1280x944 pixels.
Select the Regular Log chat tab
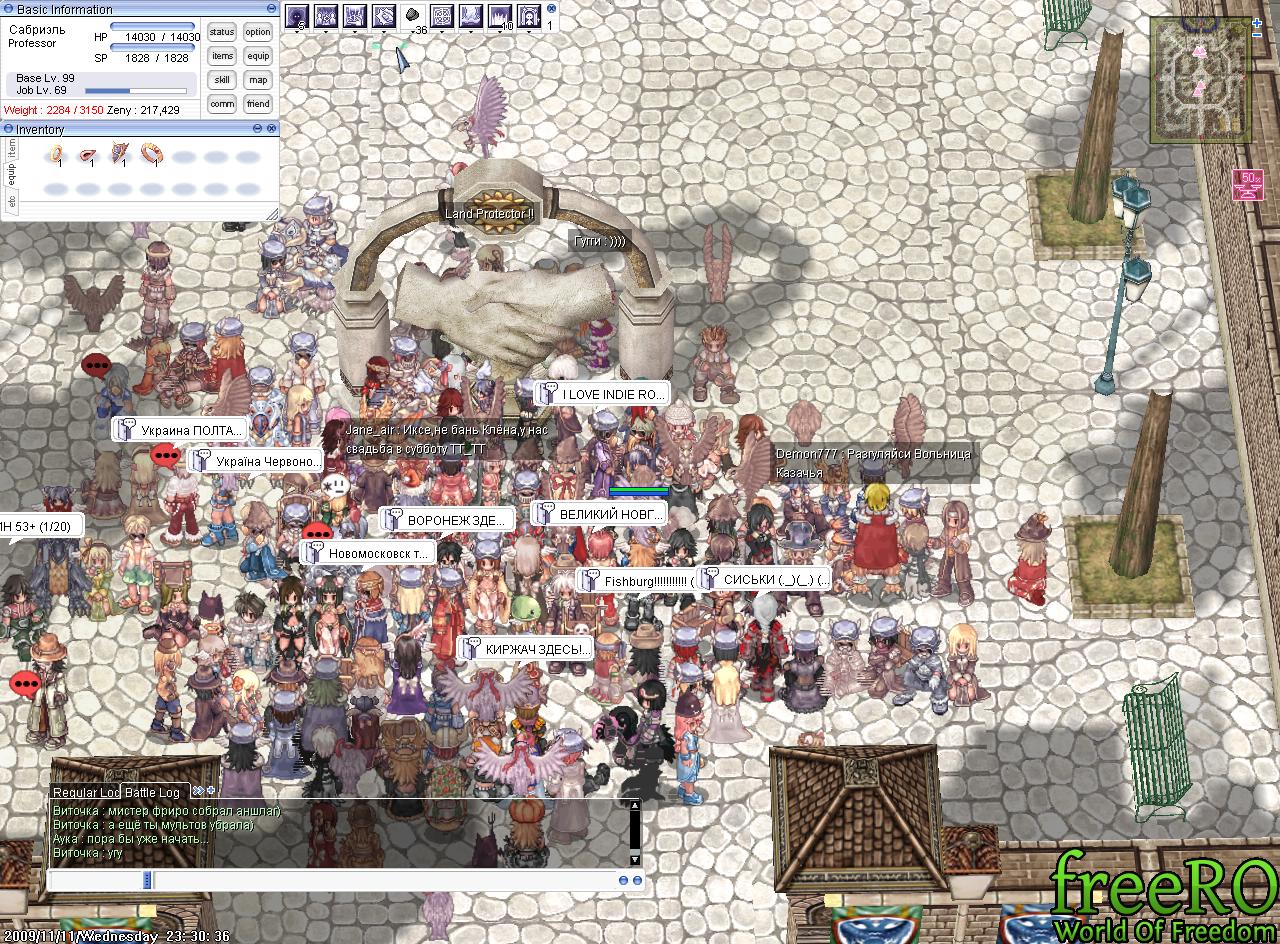pyautogui.click(x=86, y=792)
